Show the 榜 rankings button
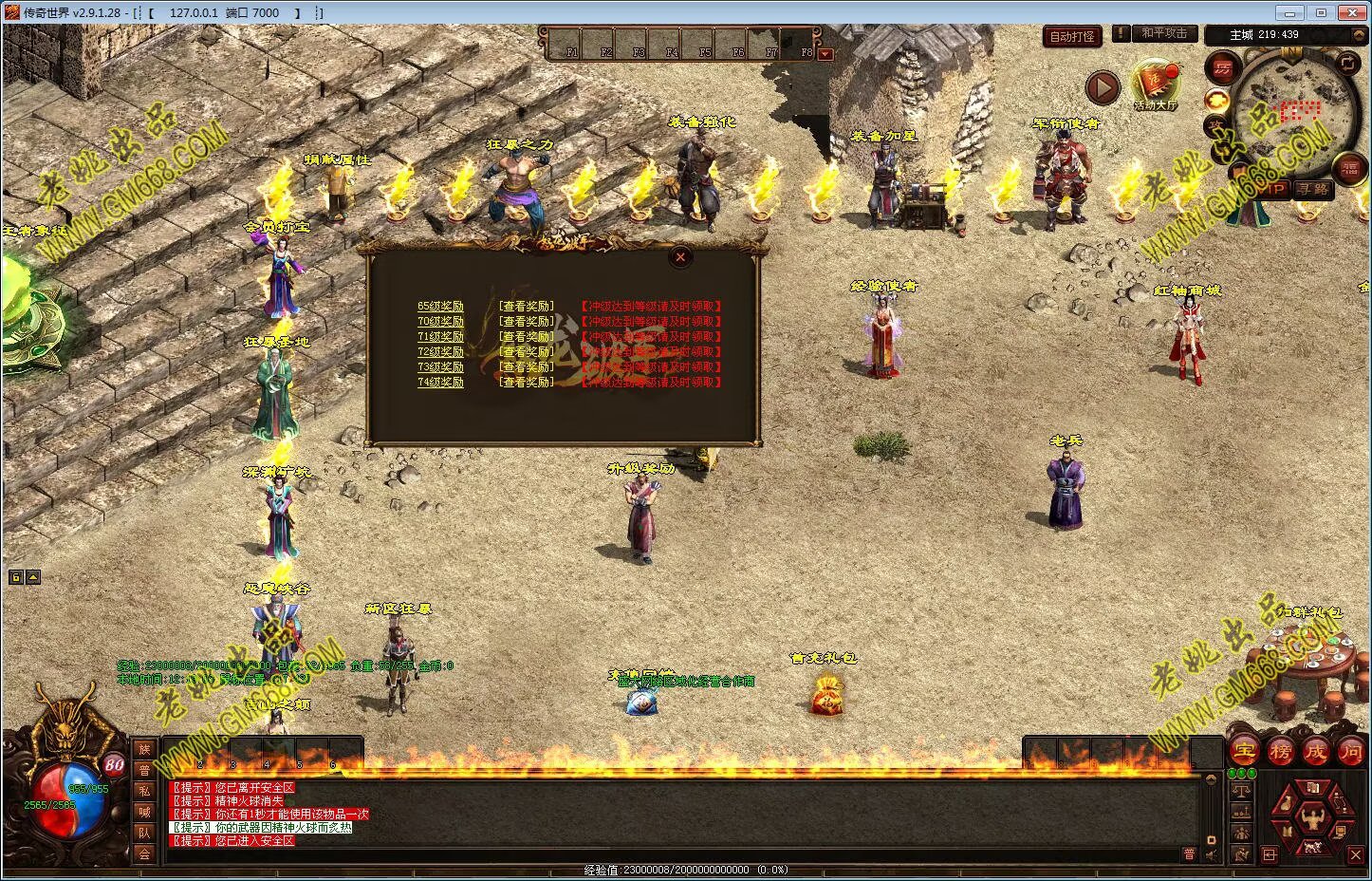The image size is (1372, 881). pyautogui.click(x=1280, y=751)
